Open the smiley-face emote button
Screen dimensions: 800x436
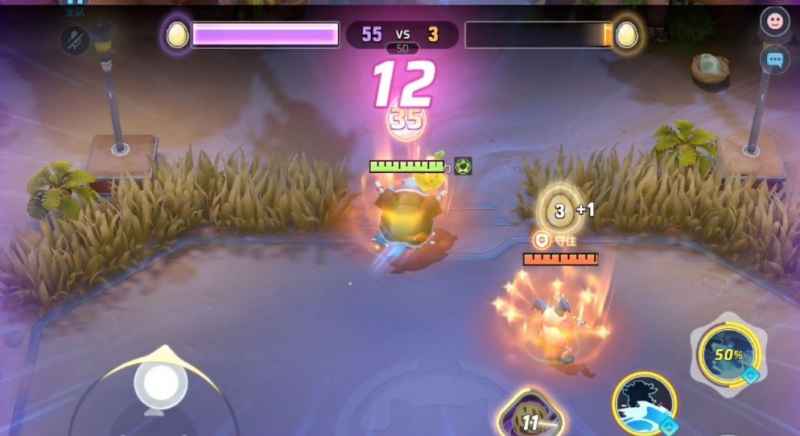[x=774, y=22]
